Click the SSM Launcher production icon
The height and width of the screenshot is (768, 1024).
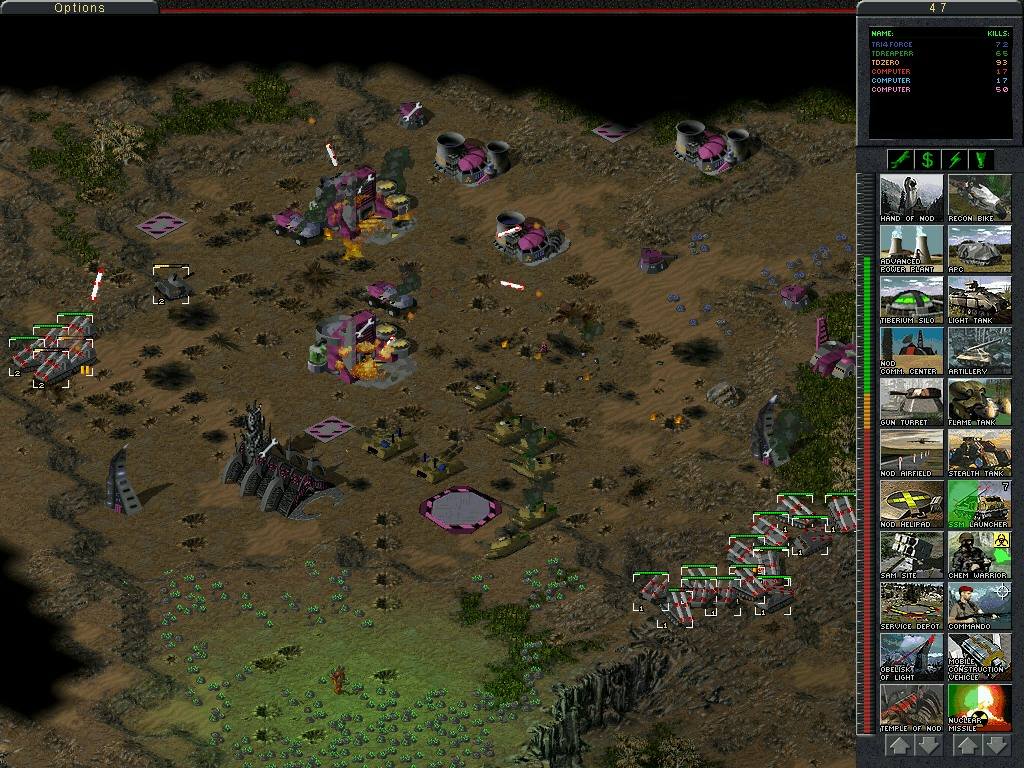click(x=979, y=503)
